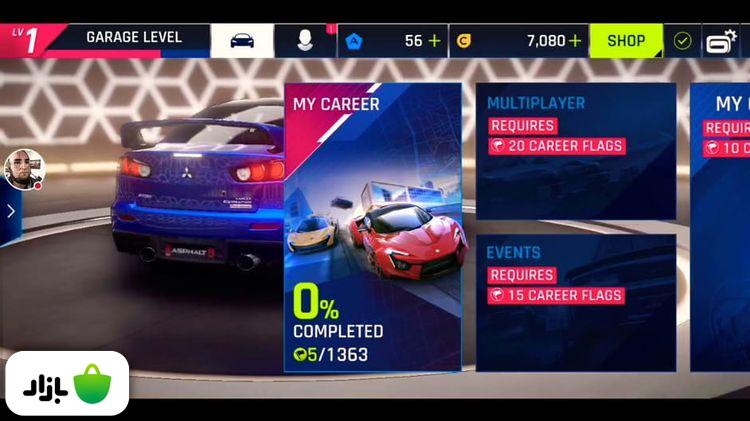Switch to the car garage tab
The width and height of the screenshot is (750, 421).
[x=241, y=41]
